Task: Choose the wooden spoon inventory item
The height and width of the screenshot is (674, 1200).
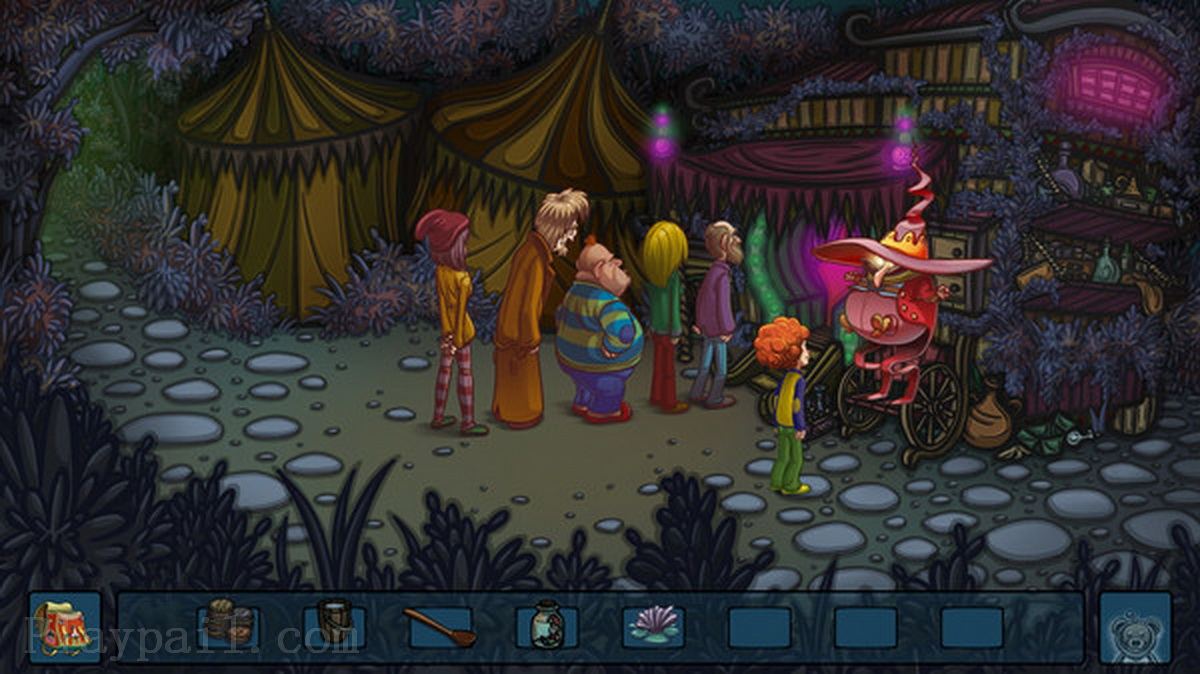Action: (x=441, y=626)
